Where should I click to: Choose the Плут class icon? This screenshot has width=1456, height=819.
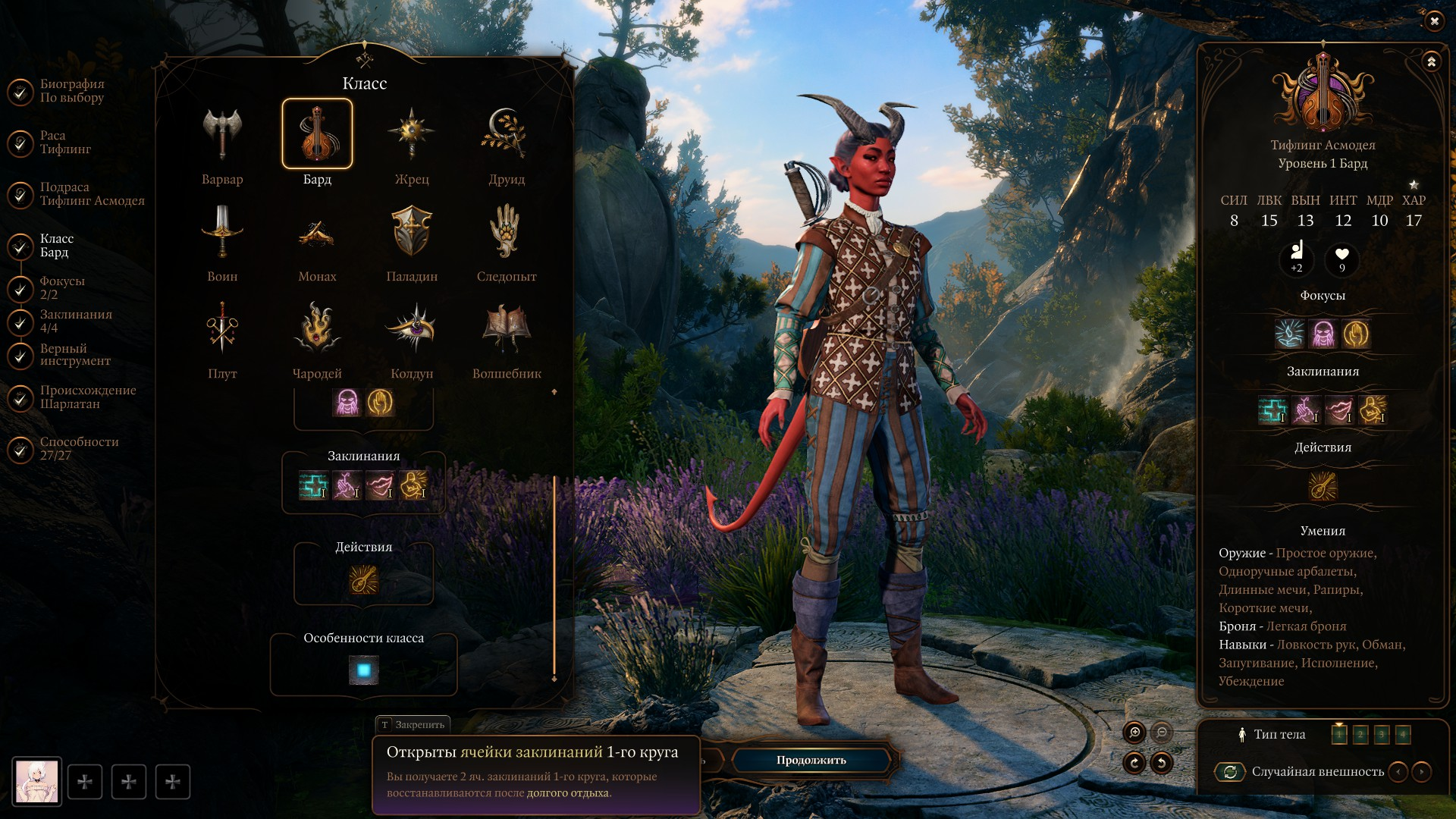[x=222, y=329]
